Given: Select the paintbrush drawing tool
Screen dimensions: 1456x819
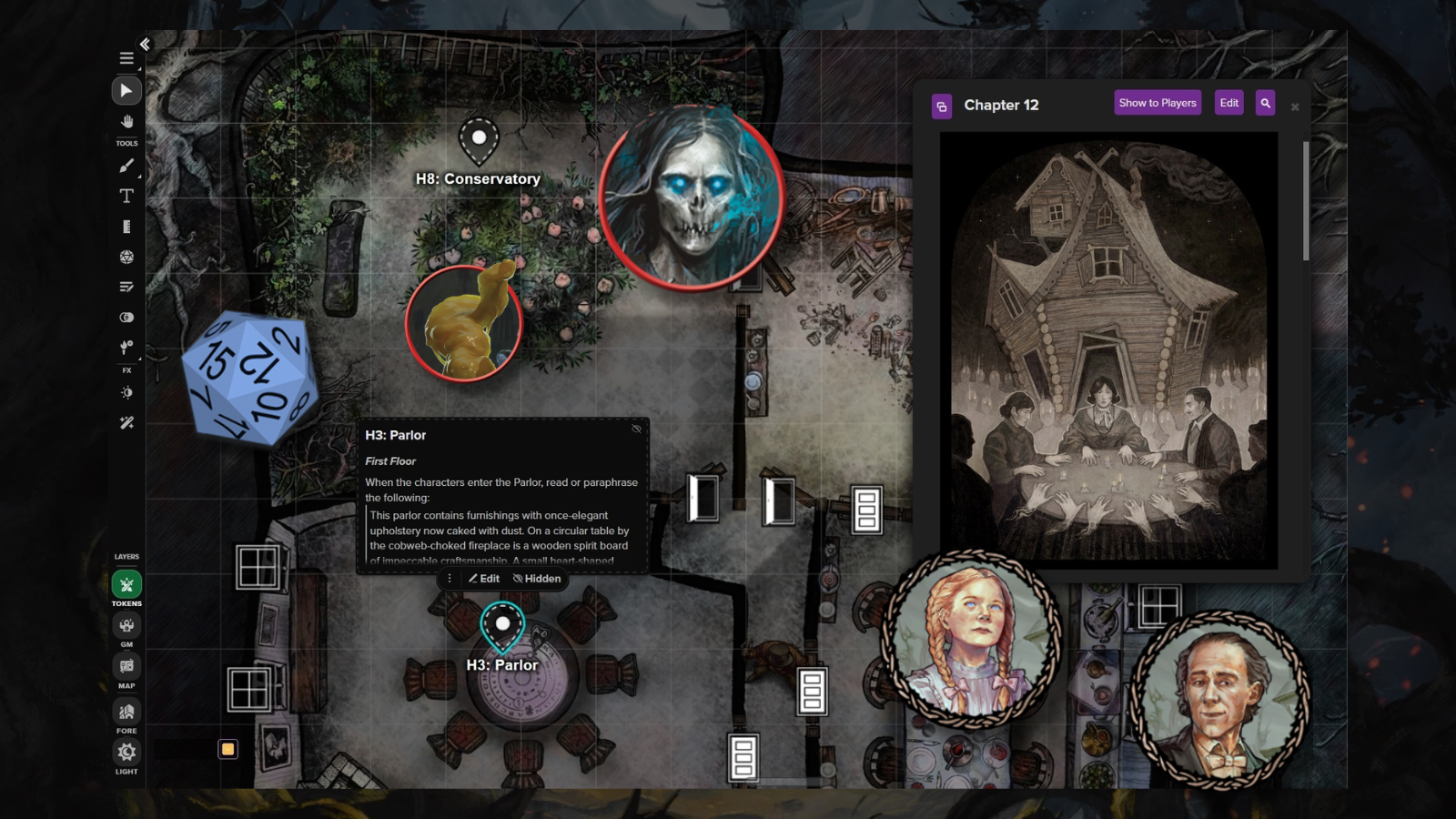Looking at the screenshot, I should 126,165.
